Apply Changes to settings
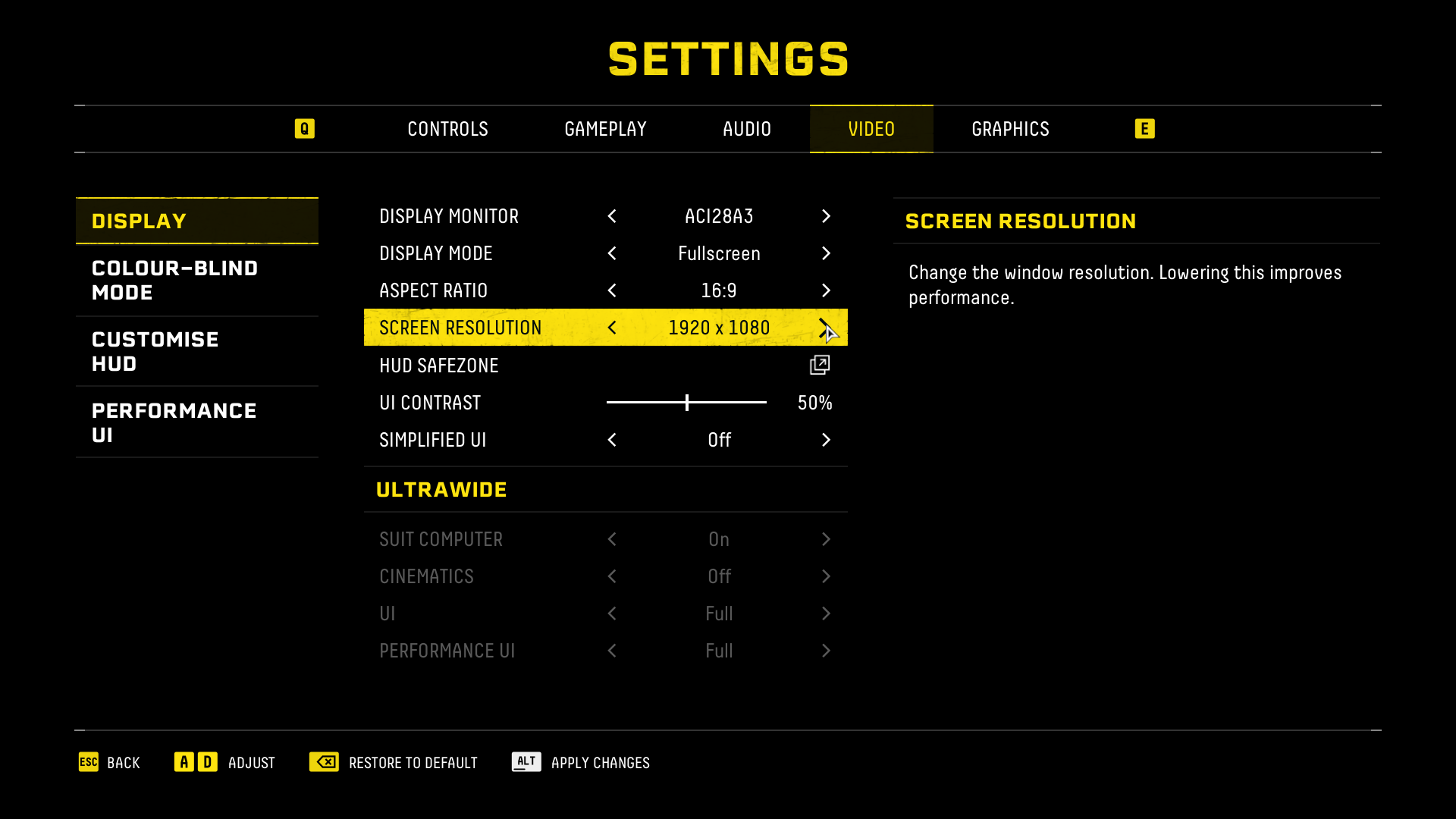 tap(581, 763)
